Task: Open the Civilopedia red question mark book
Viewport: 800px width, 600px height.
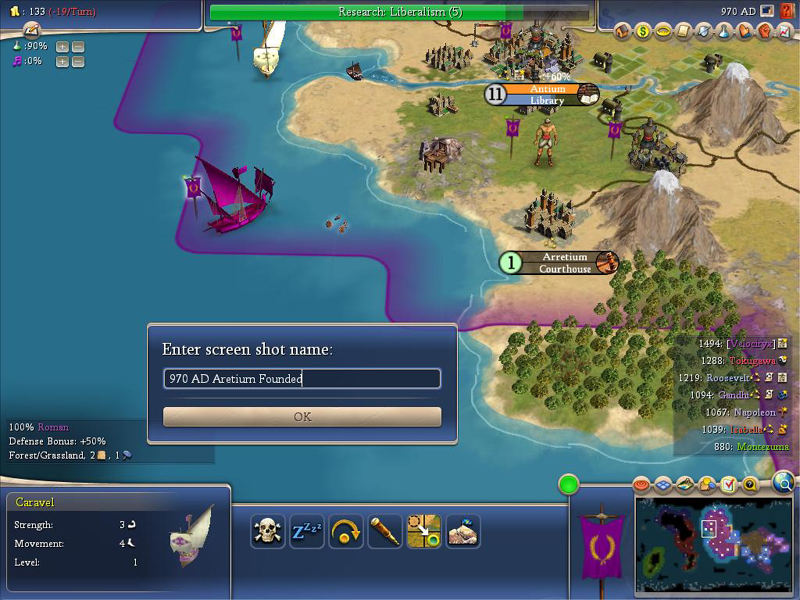Action: pos(787,10)
